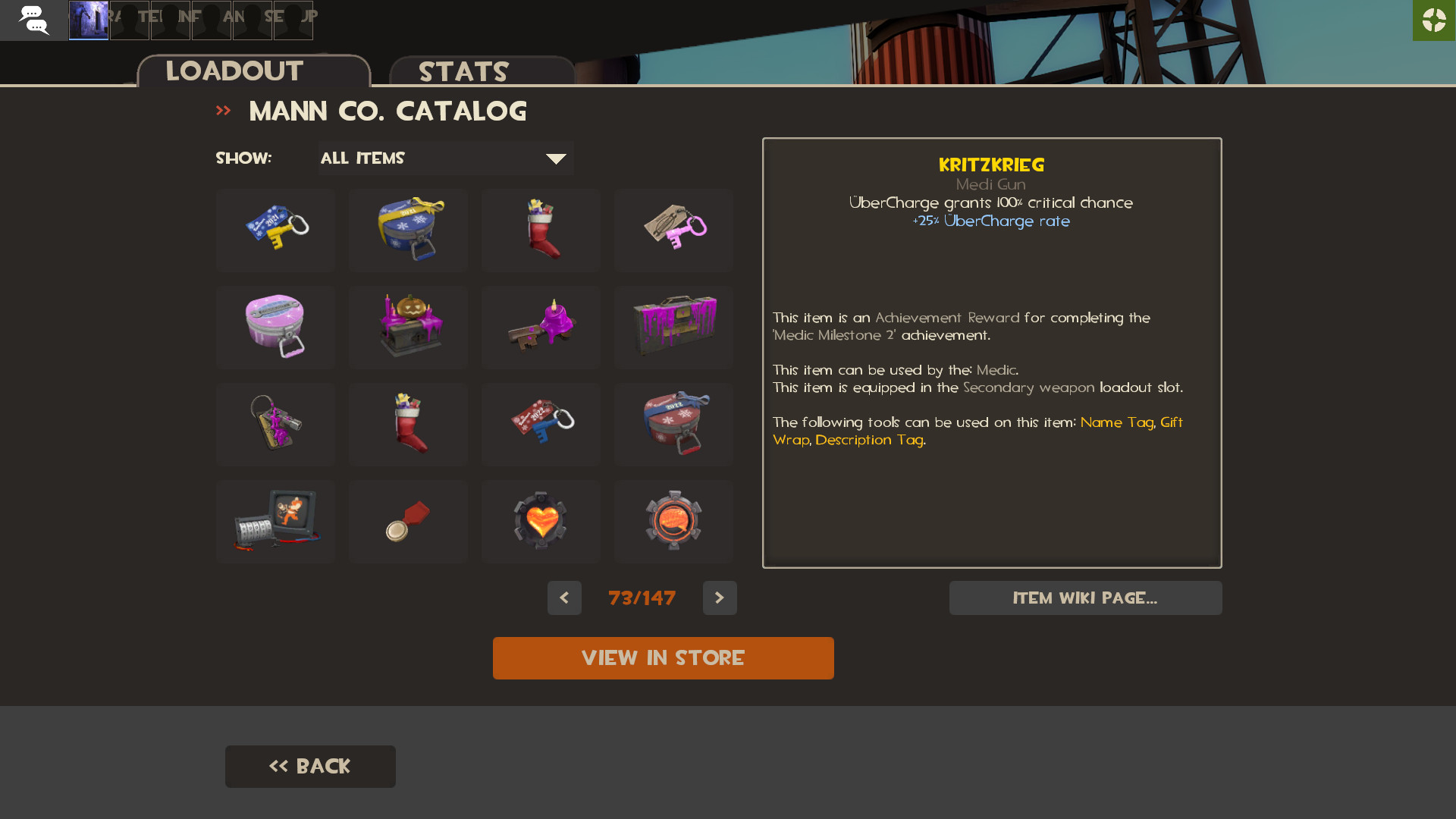This screenshot has height=819, width=1456.
Task: Select the red stocking stuffed with gifts
Action: [541, 231]
